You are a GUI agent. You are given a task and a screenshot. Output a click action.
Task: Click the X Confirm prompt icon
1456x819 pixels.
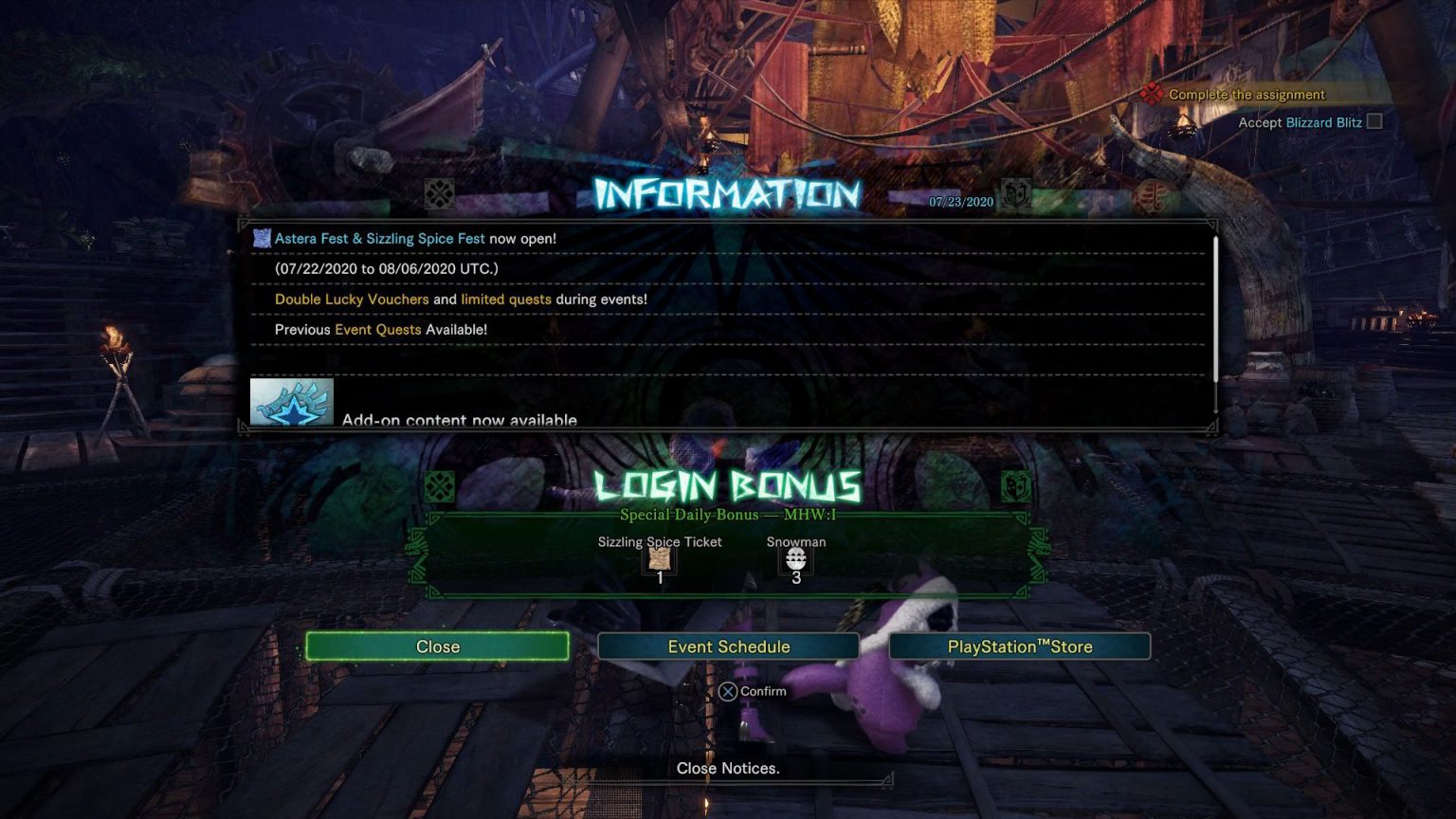730,691
